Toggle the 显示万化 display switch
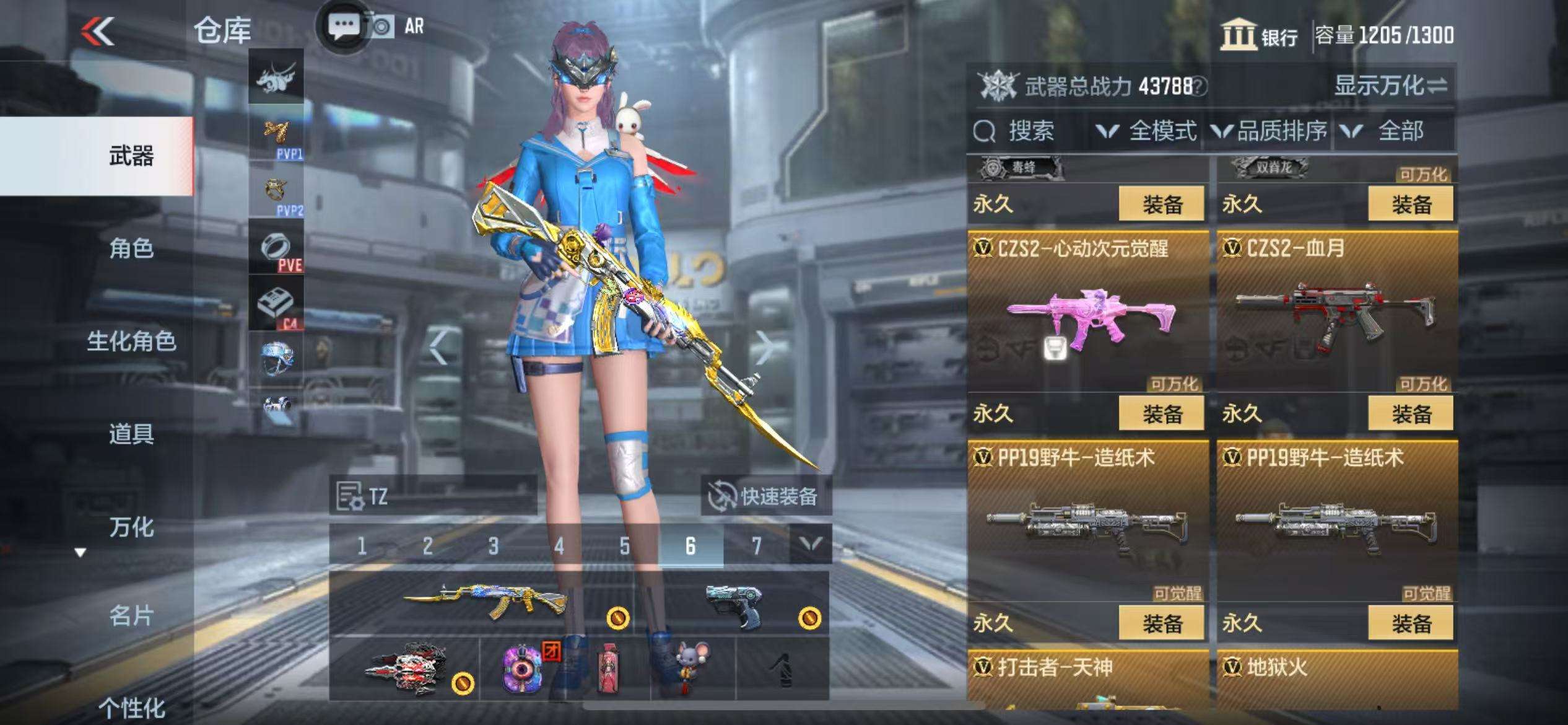This screenshot has height=725, width=1568. pyautogui.click(x=1390, y=86)
